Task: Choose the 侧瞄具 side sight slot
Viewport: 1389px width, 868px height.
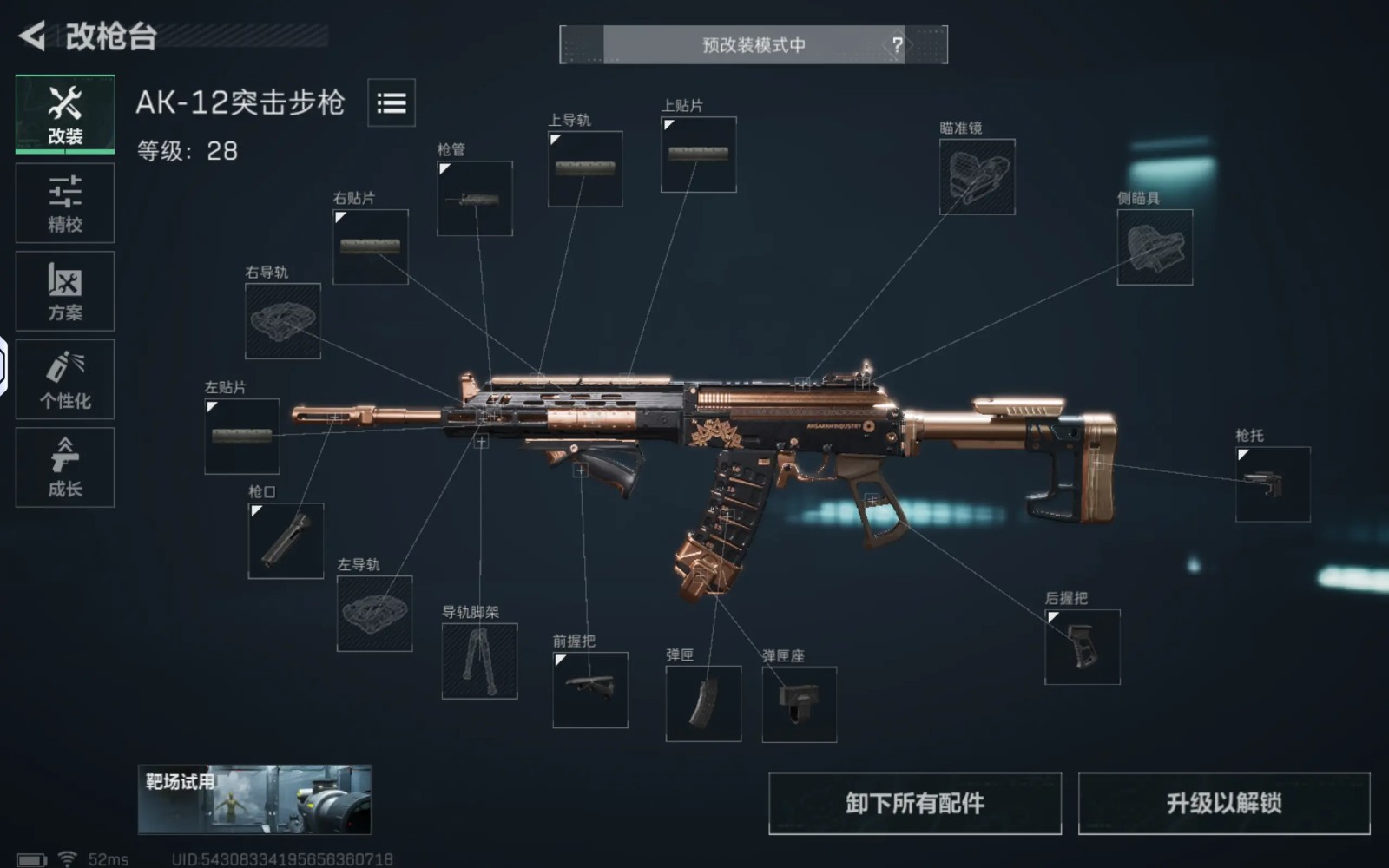Action: tap(1155, 247)
